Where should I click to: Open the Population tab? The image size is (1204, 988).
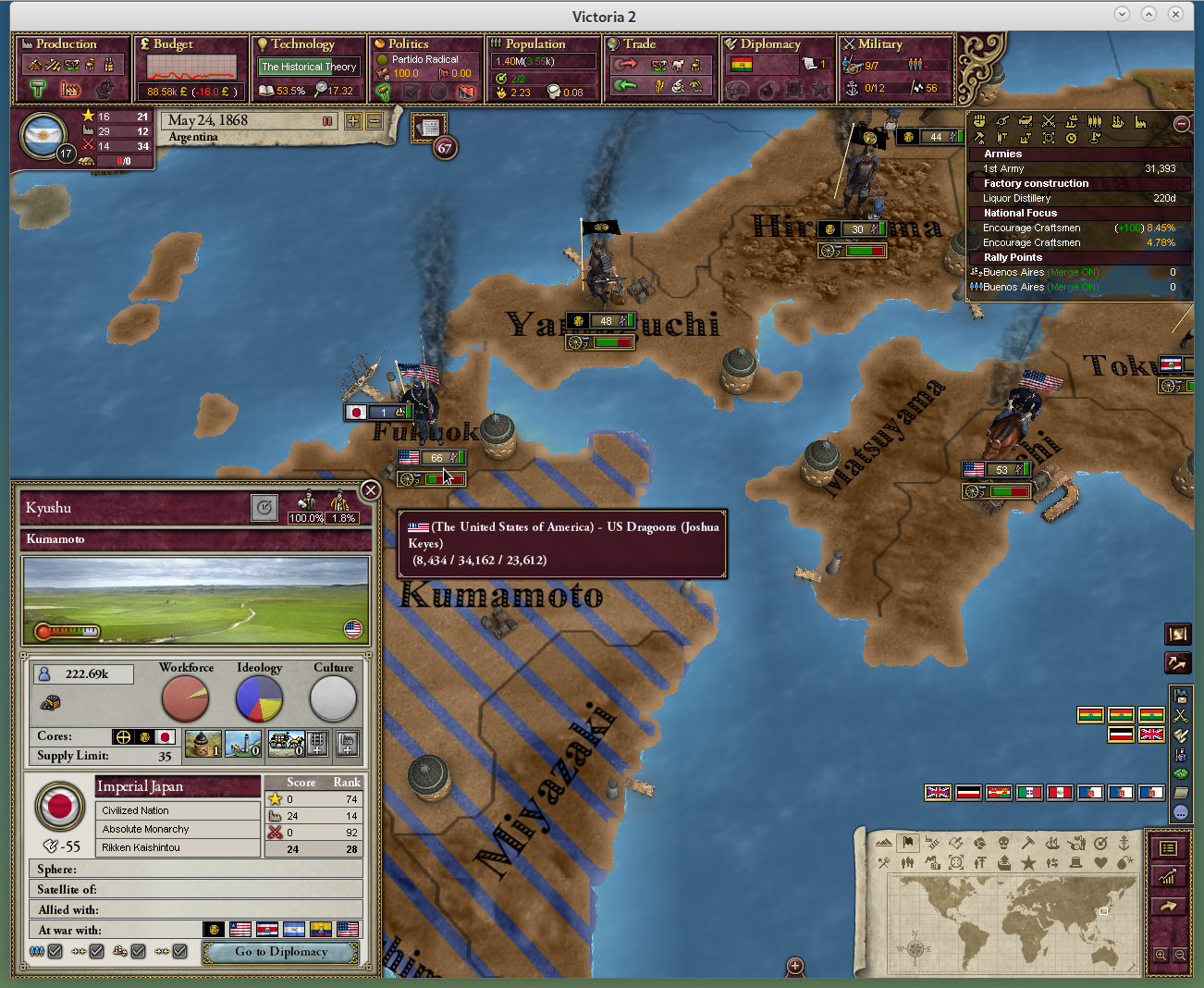click(x=534, y=44)
